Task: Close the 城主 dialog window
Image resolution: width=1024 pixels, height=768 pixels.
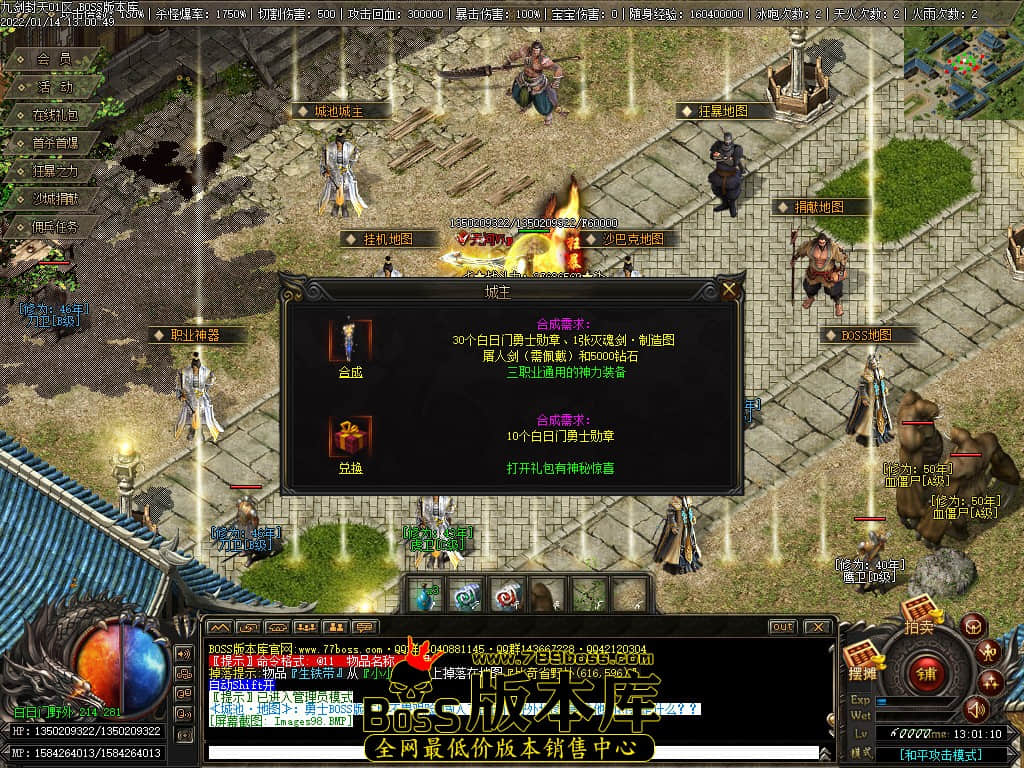Action: tap(730, 290)
